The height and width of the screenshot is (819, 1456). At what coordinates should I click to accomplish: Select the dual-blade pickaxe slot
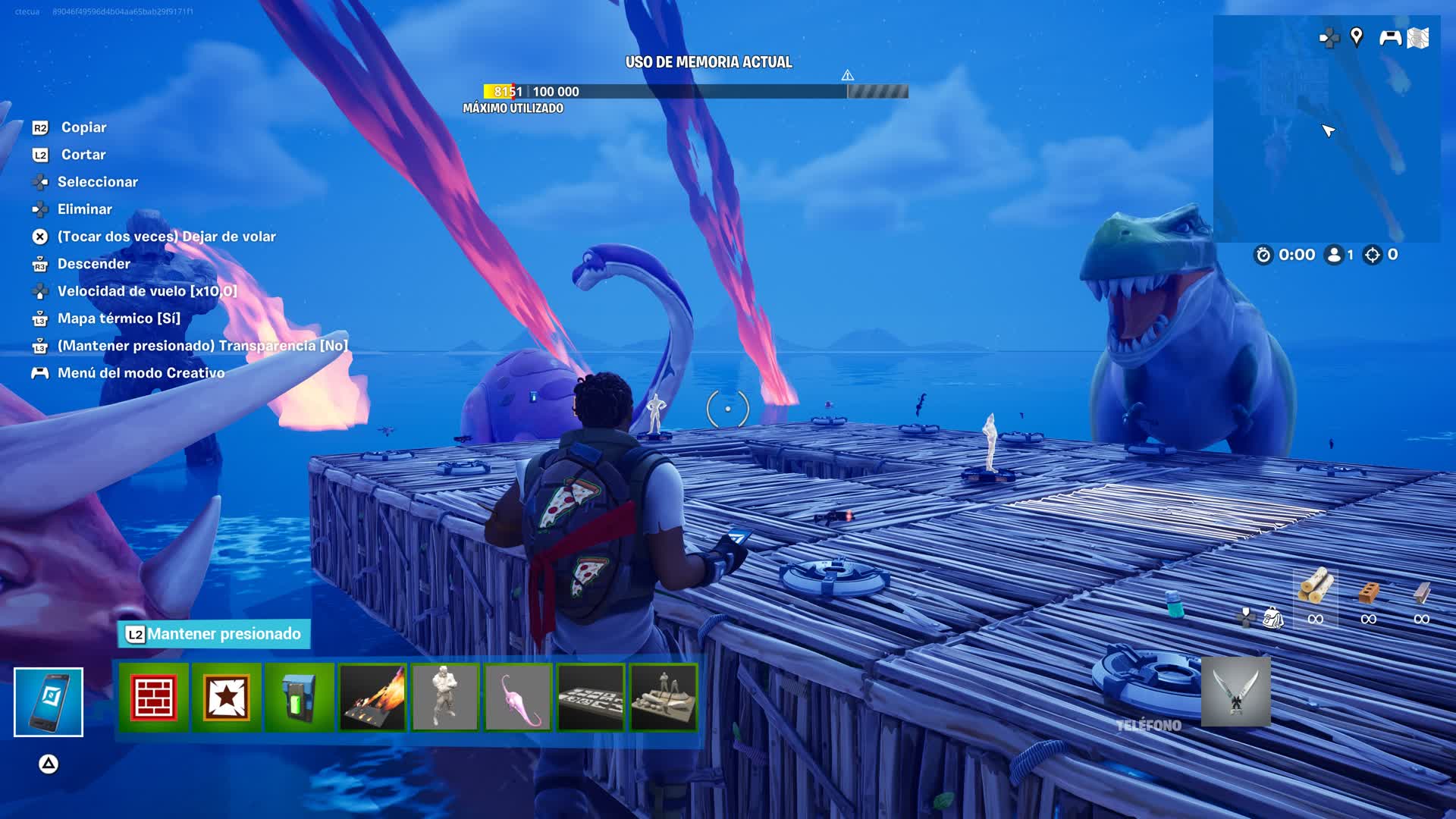[x=1236, y=692]
